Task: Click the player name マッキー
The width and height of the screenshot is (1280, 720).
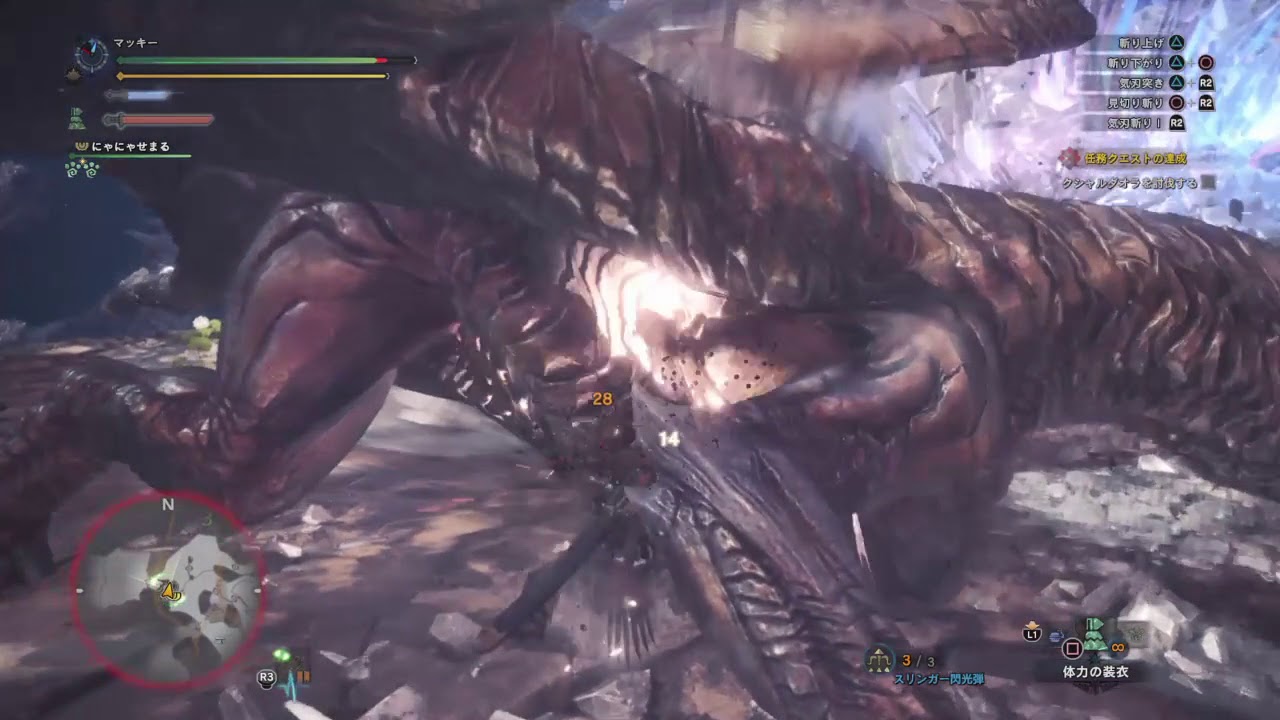Action: tap(135, 42)
